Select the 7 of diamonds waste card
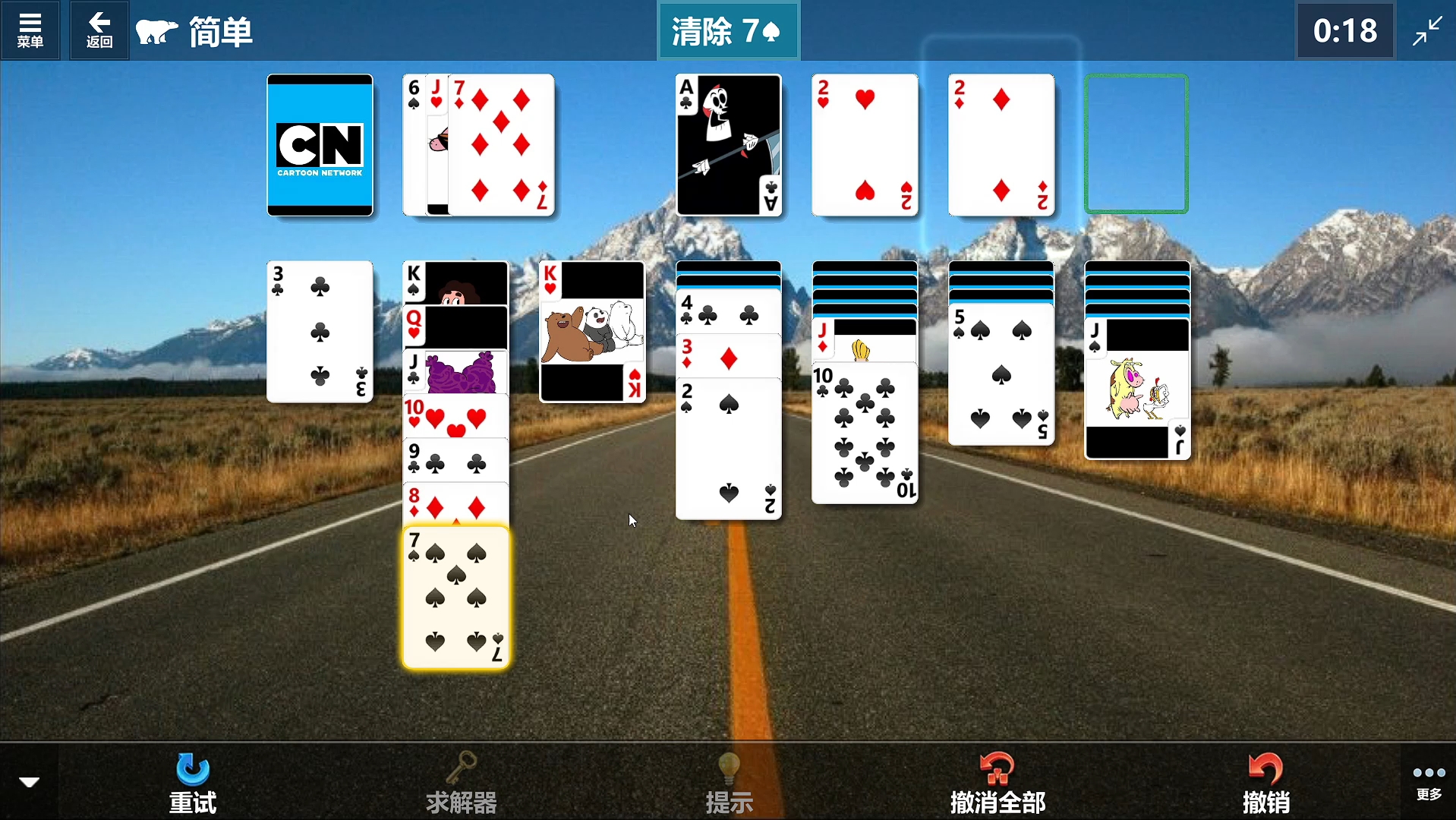 [501, 144]
